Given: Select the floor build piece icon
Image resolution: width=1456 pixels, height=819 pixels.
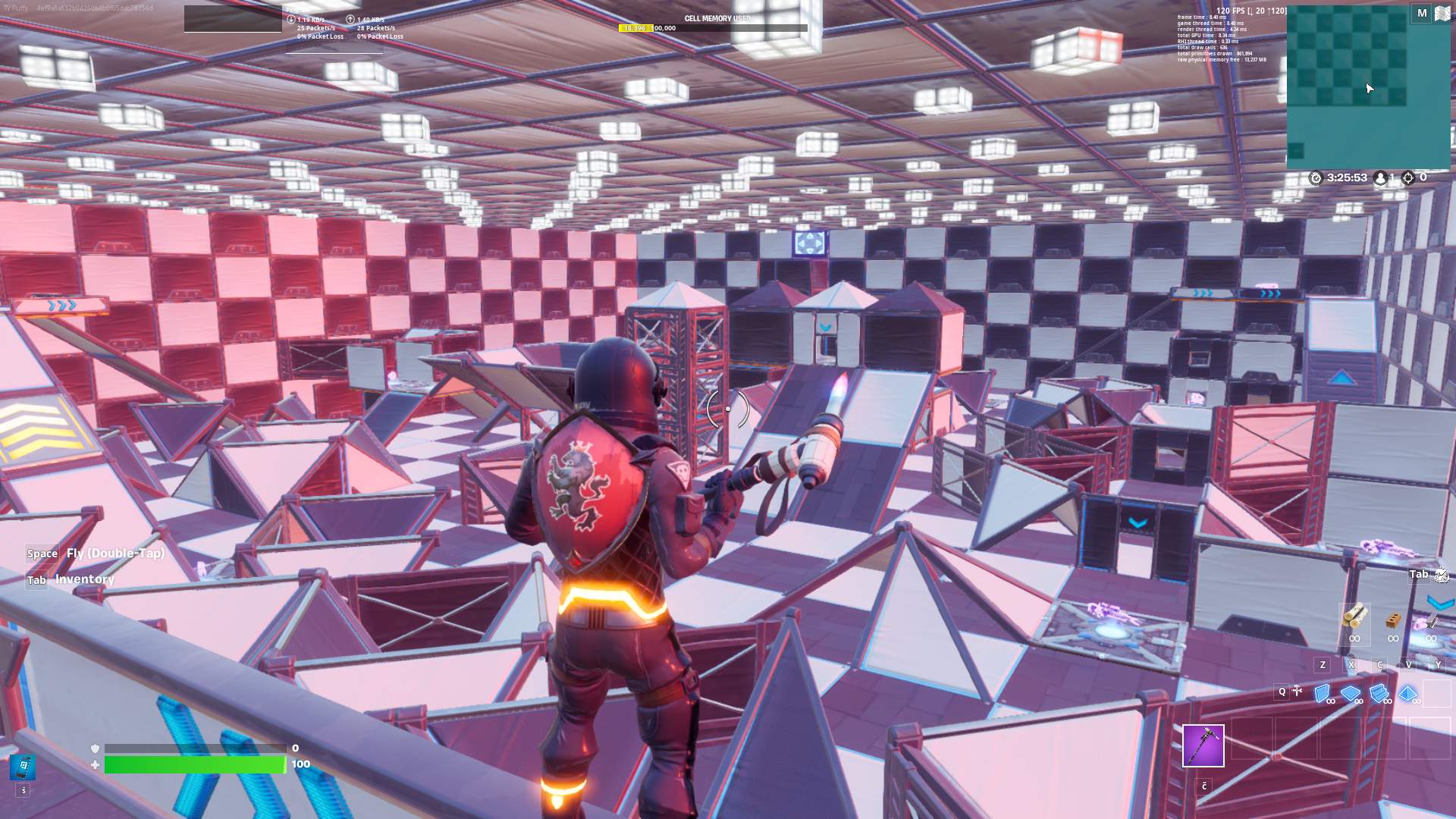Looking at the screenshot, I should (1350, 692).
